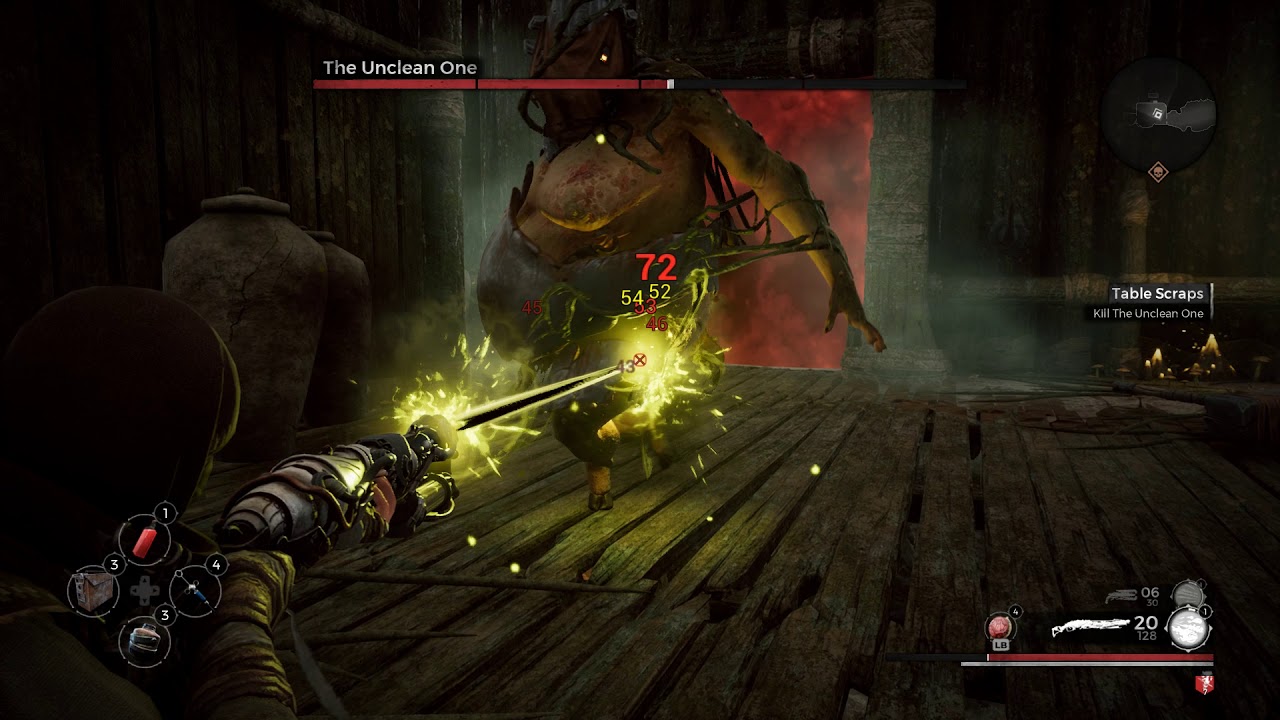Image resolution: width=1280 pixels, height=720 pixels.
Task: Select the equipped long gun weapon icon
Action: pos(1090,628)
